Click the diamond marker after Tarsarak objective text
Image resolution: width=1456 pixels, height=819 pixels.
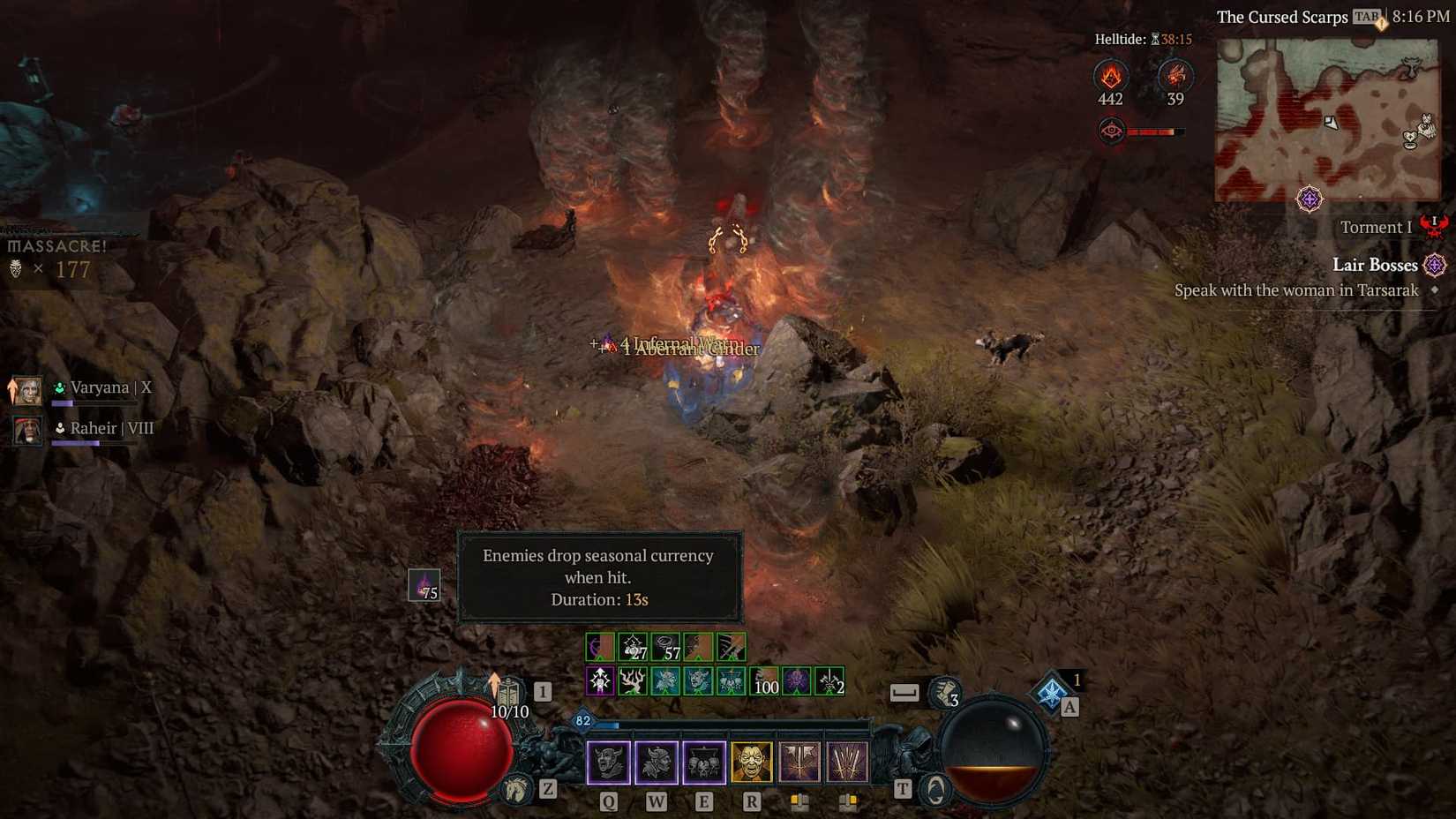click(x=1432, y=290)
